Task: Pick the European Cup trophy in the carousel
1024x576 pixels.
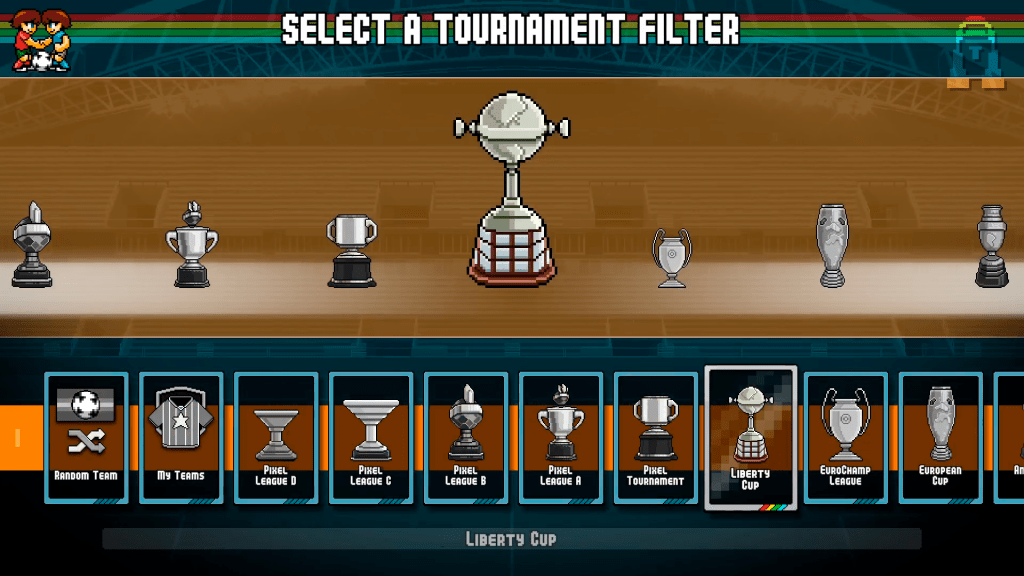Action: (x=832, y=245)
